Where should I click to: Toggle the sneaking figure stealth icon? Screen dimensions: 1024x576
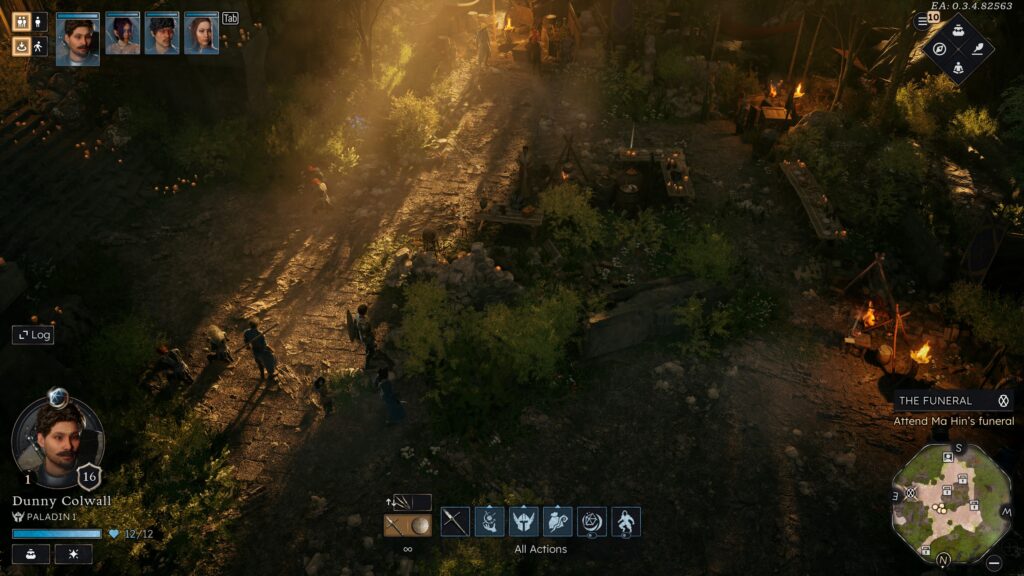pos(39,46)
